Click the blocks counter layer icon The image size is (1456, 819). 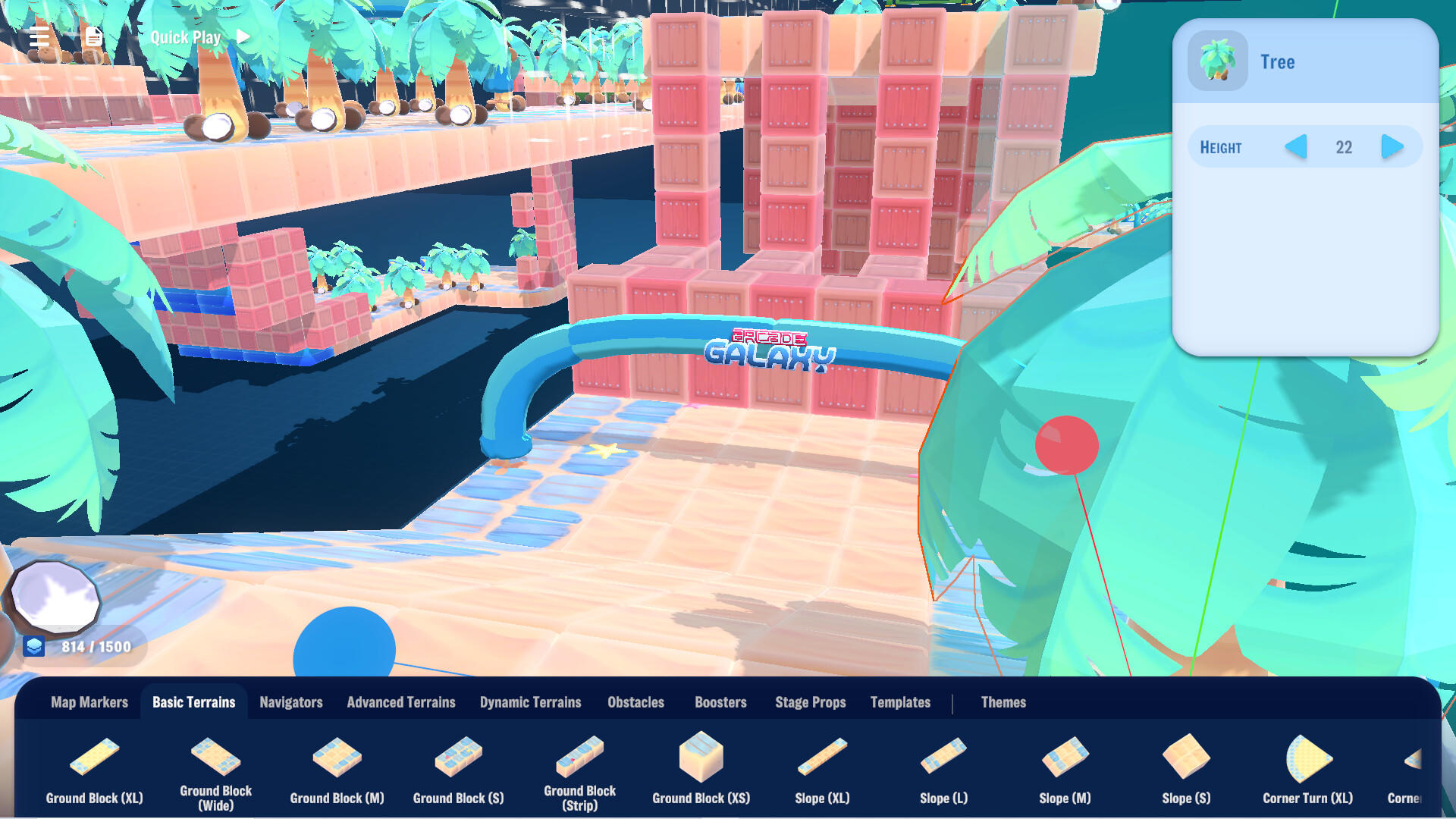coord(33,648)
